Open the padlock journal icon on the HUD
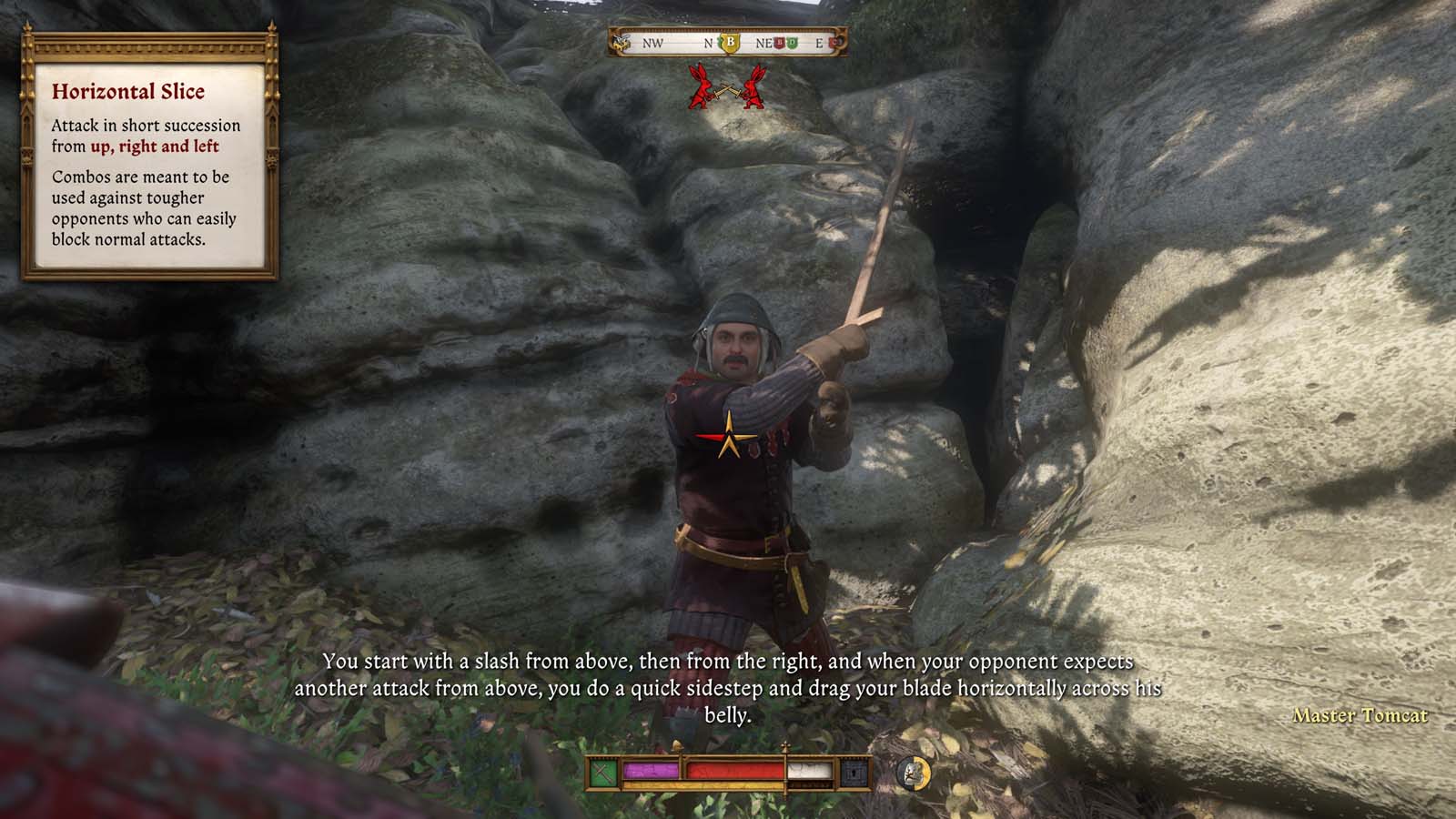This screenshot has height=819, width=1456. pos(852,772)
